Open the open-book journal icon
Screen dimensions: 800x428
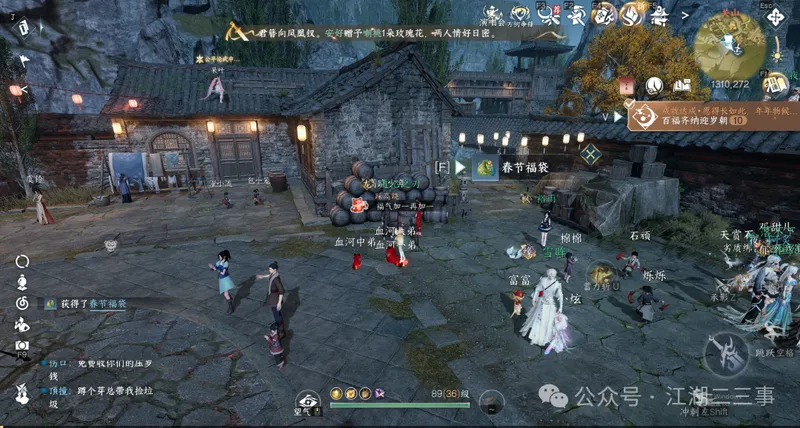pos(682,86)
